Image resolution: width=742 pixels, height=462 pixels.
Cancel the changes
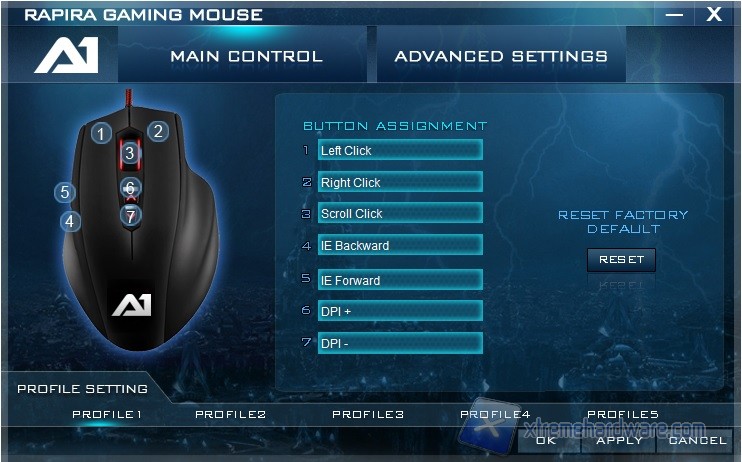click(x=697, y=440)
